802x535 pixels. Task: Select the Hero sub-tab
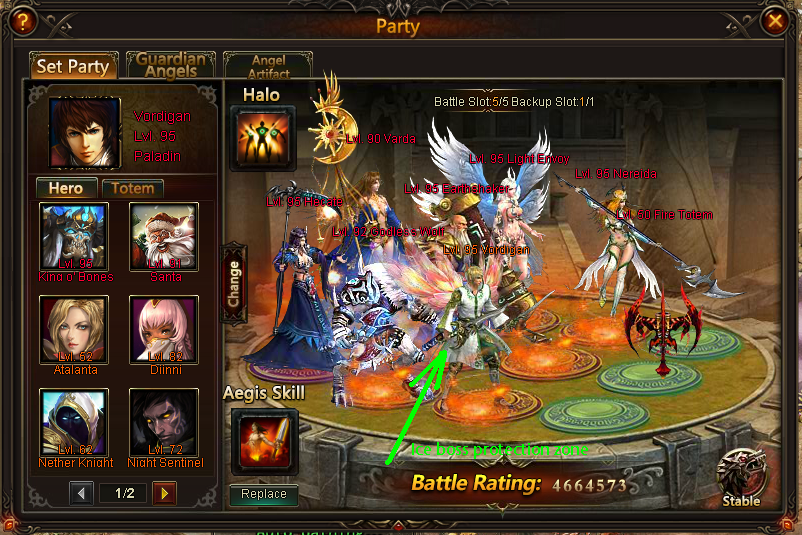(x=66, y=188)
